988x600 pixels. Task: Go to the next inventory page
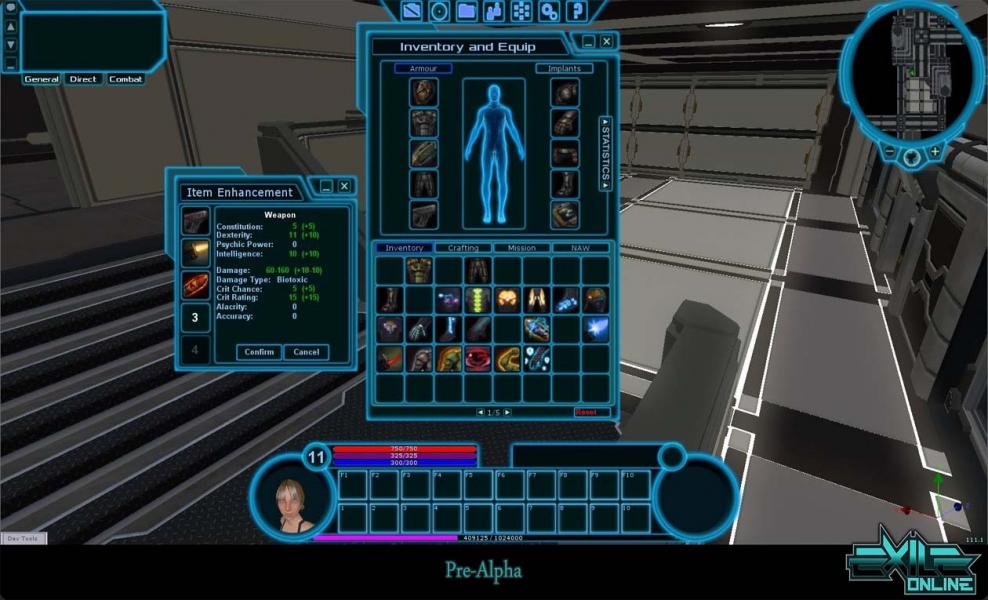click(508, 412)
